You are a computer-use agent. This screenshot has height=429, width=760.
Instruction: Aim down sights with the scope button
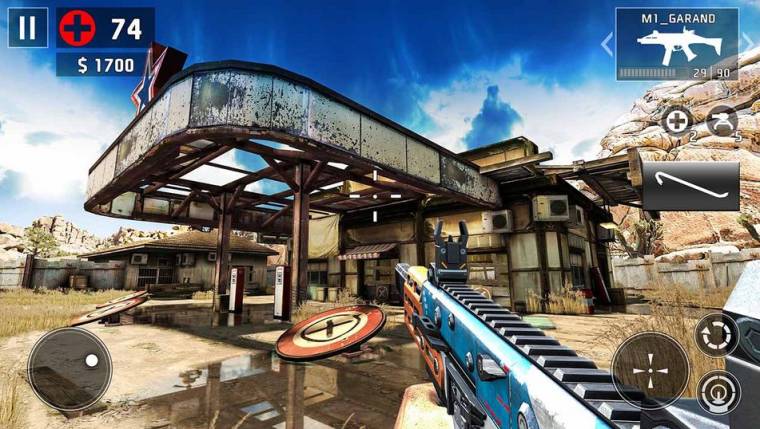(x=719, y=391)
